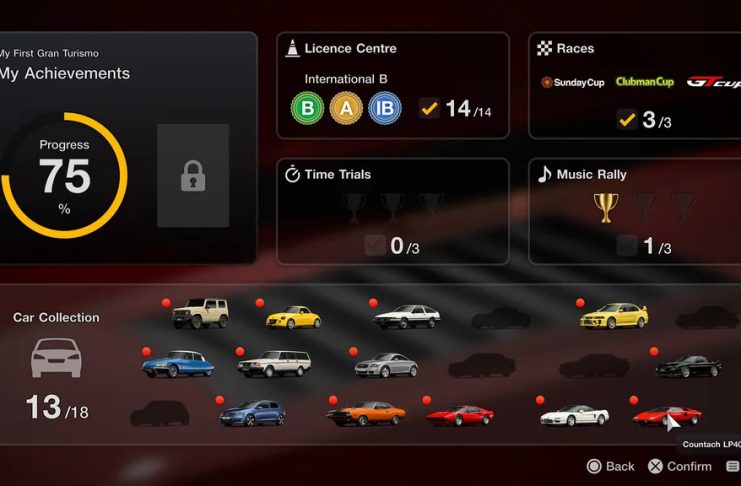Open the Licence Centre panel
This screenshot has height=486, width=741.
point(392,86)
